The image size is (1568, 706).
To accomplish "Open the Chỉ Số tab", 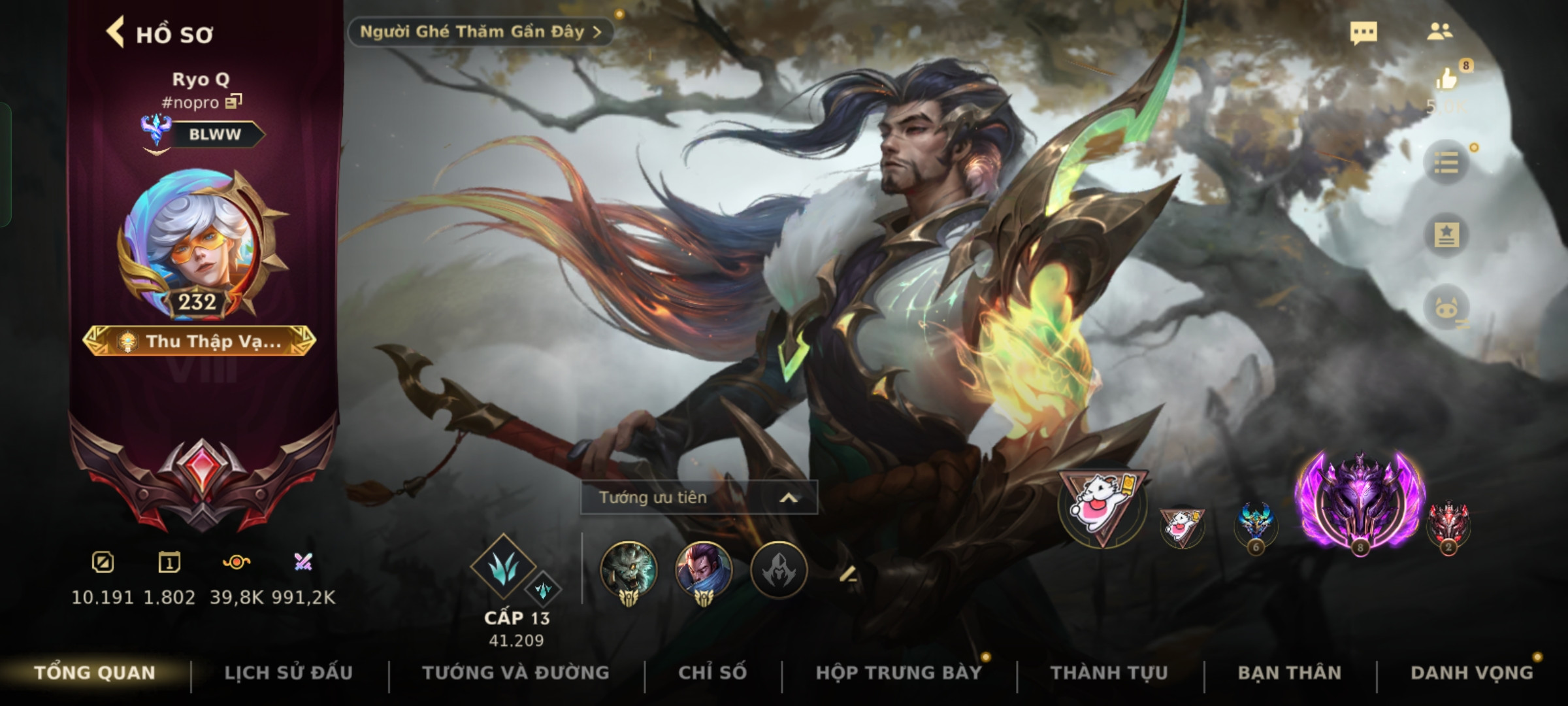I will pos(712,673).
